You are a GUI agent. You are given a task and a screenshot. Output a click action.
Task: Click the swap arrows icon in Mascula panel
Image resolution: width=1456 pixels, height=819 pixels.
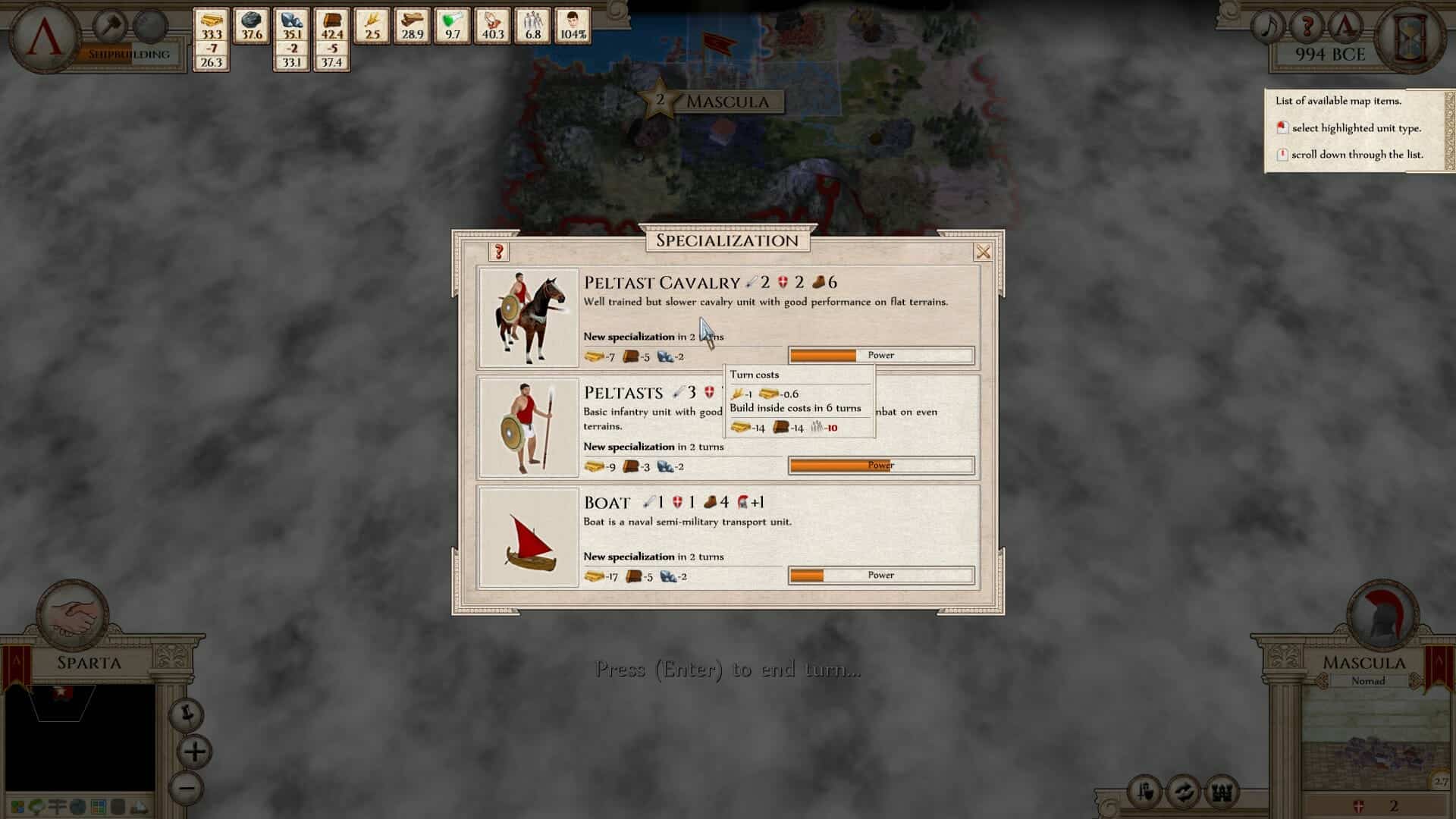coord(1183,793)
